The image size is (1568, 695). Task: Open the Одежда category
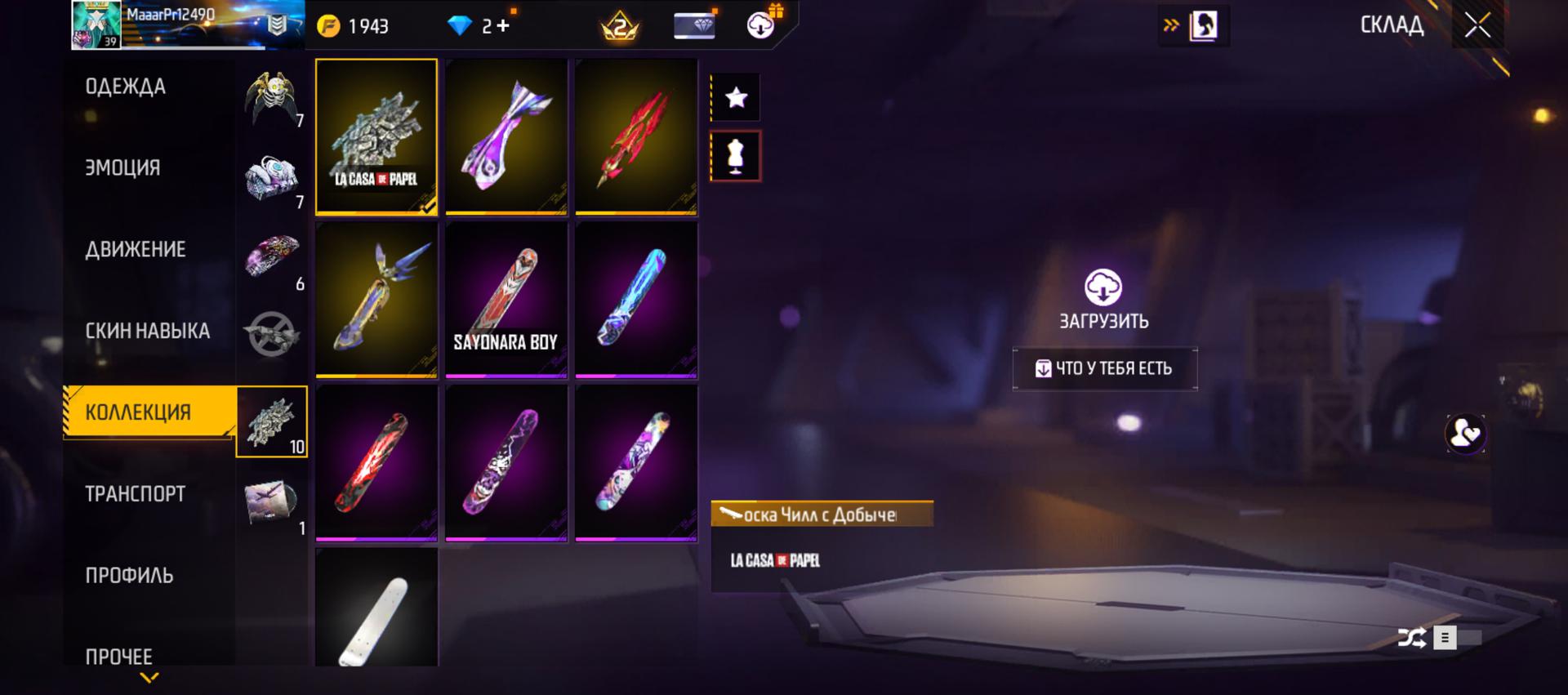click(126, 87)
